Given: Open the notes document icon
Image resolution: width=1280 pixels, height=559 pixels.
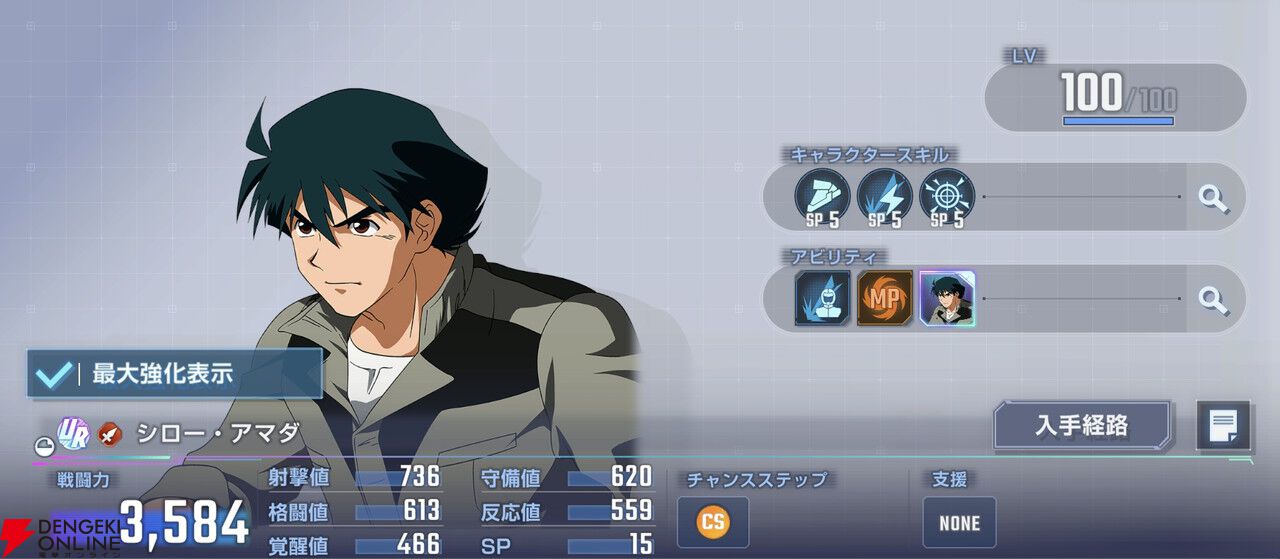Looking at the screenshot, I should (1223, 425).
